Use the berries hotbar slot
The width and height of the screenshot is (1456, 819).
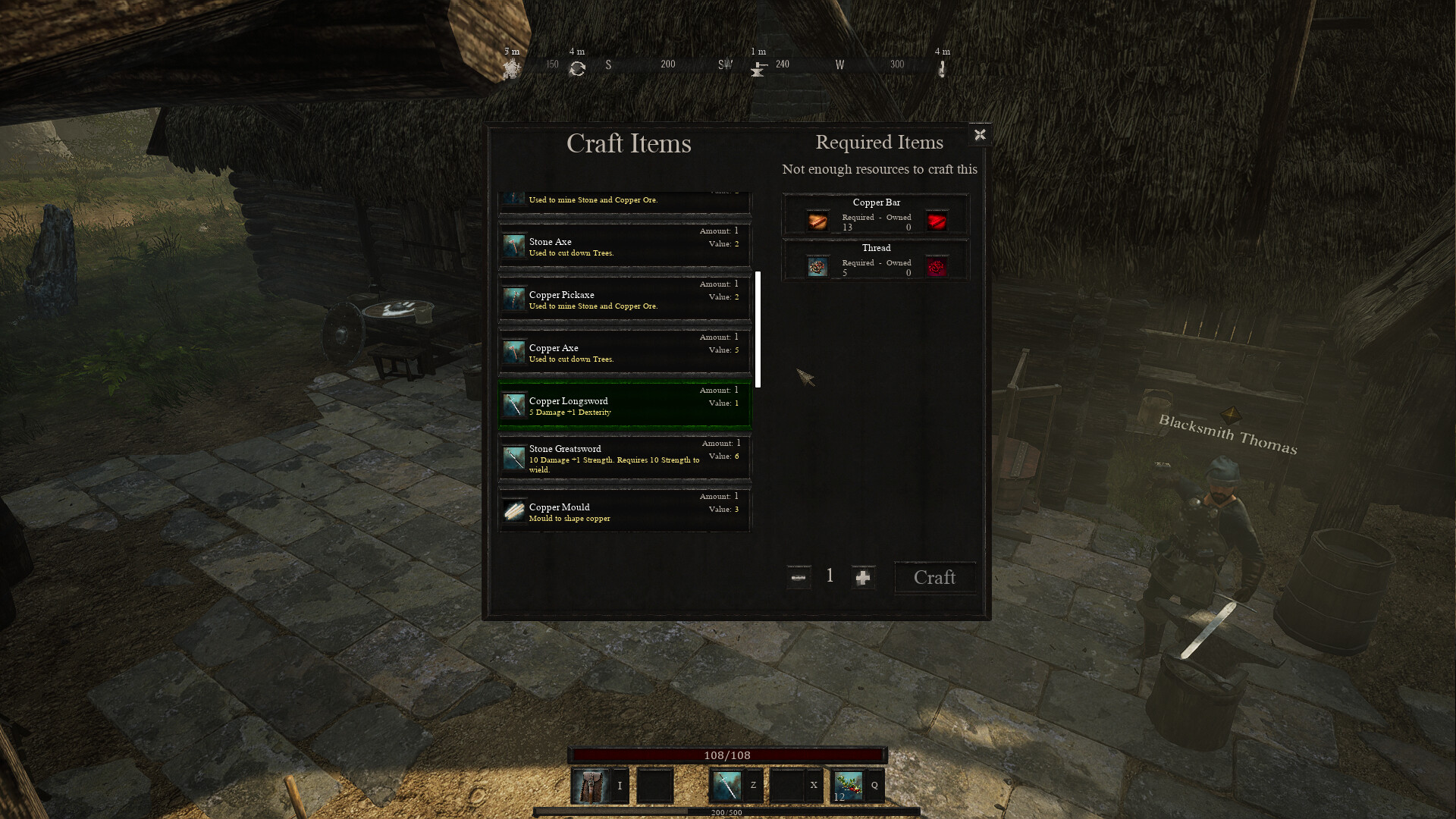pyautogui.click(x=849, y=786)
